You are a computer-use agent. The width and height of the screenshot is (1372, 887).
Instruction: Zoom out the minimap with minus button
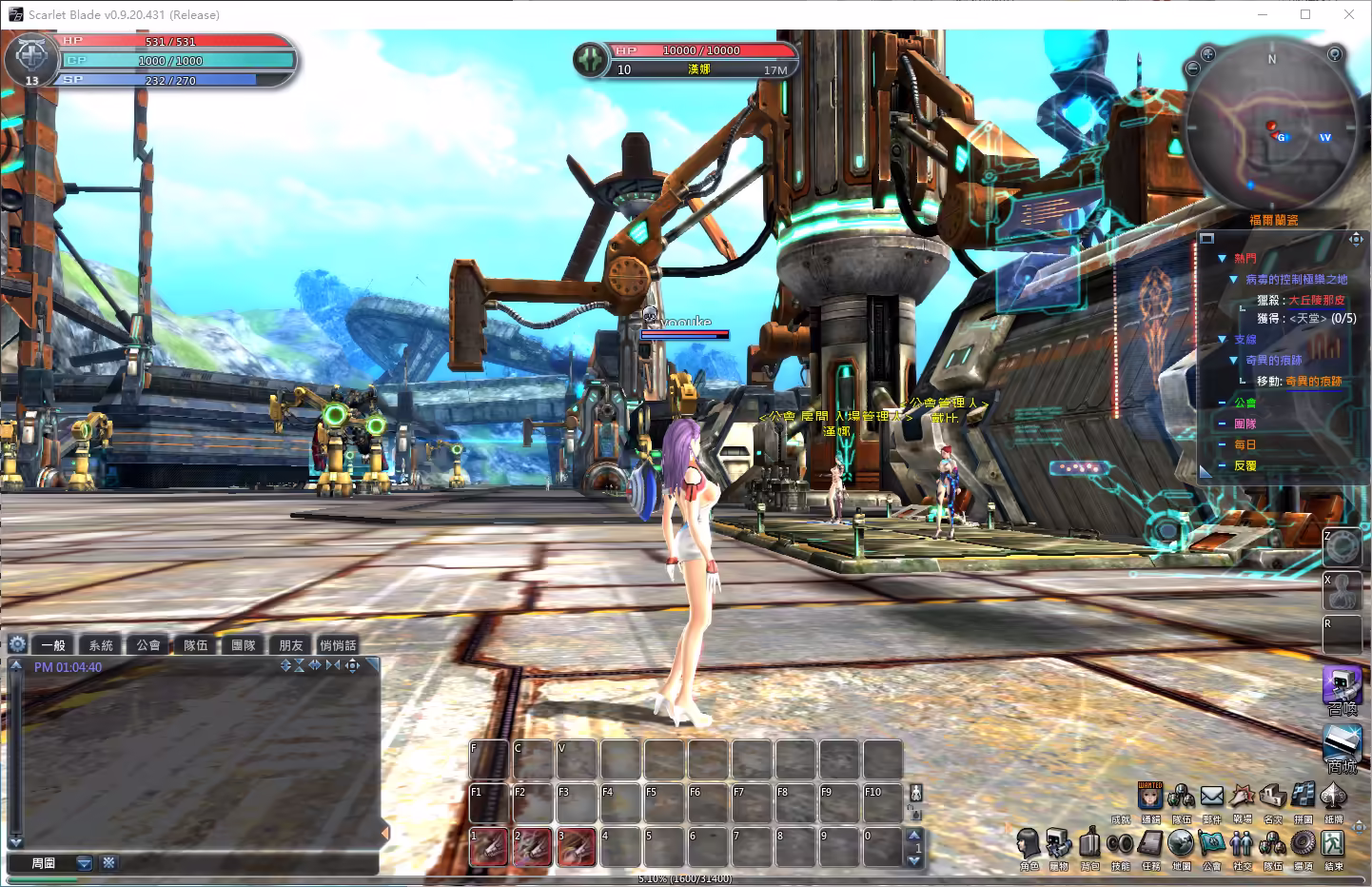click(x=1193, y=69)
